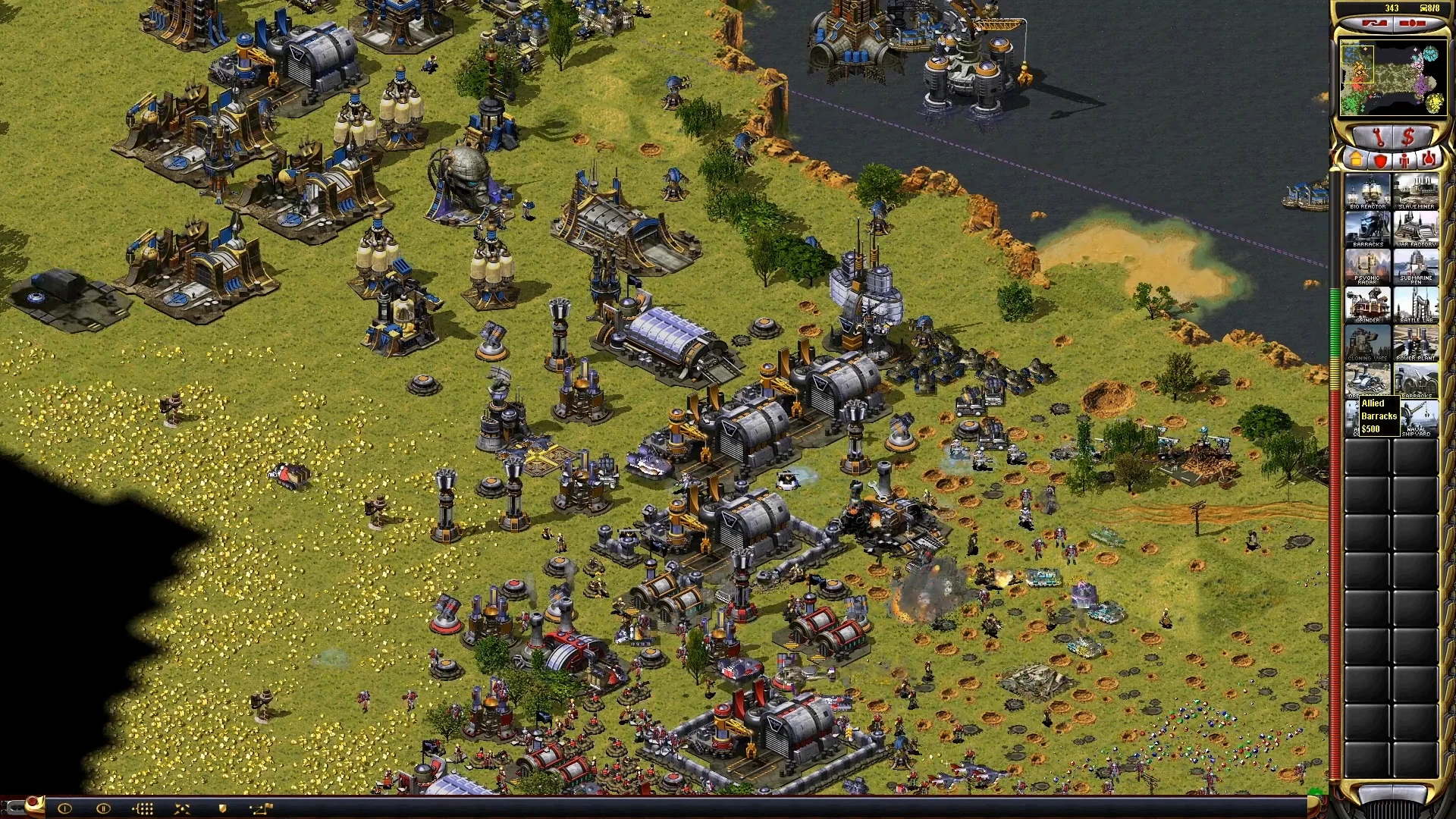Select the Cloning Vats cameo
The width and height of the screenshot is (1456, 819).
1367,344
